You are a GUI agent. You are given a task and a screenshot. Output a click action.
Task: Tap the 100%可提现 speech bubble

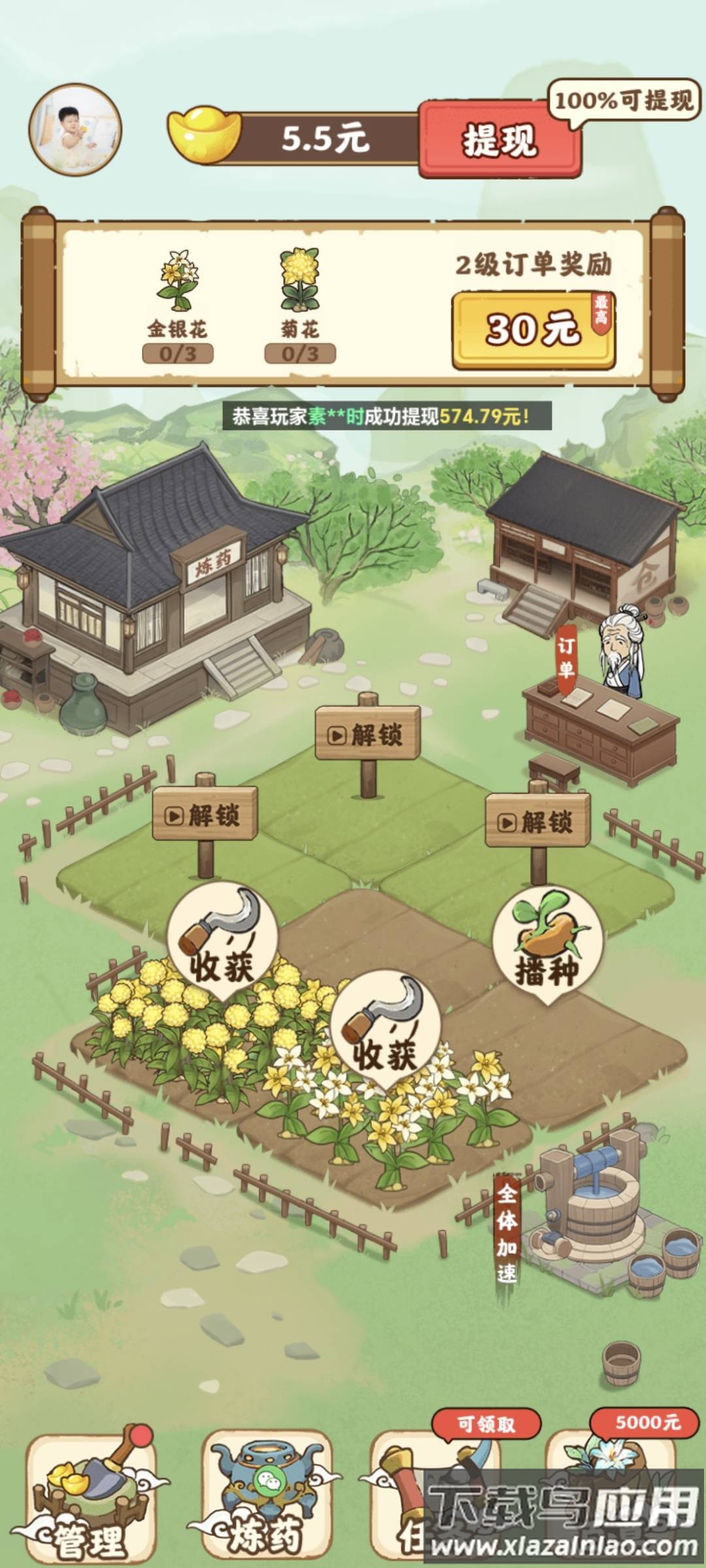tap(623, 101)
